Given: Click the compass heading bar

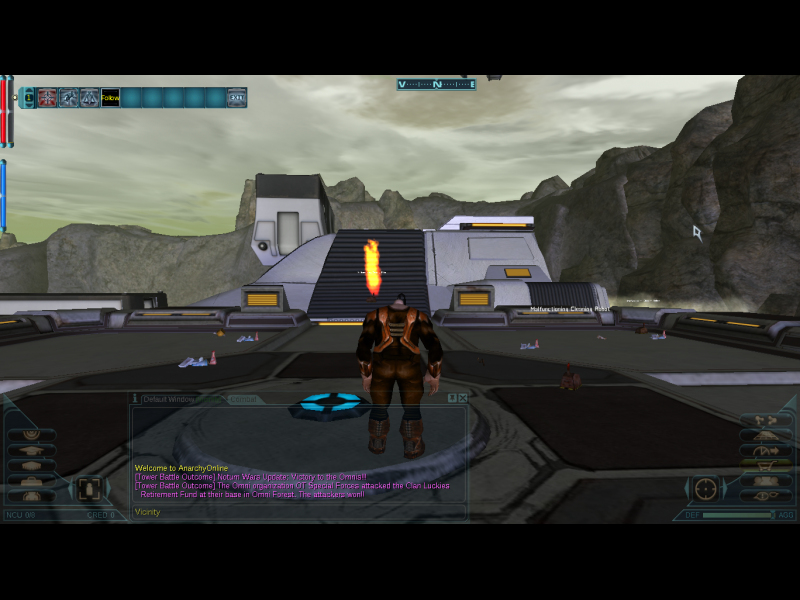Looking at the screenshot, I should [x=436, y=85].
